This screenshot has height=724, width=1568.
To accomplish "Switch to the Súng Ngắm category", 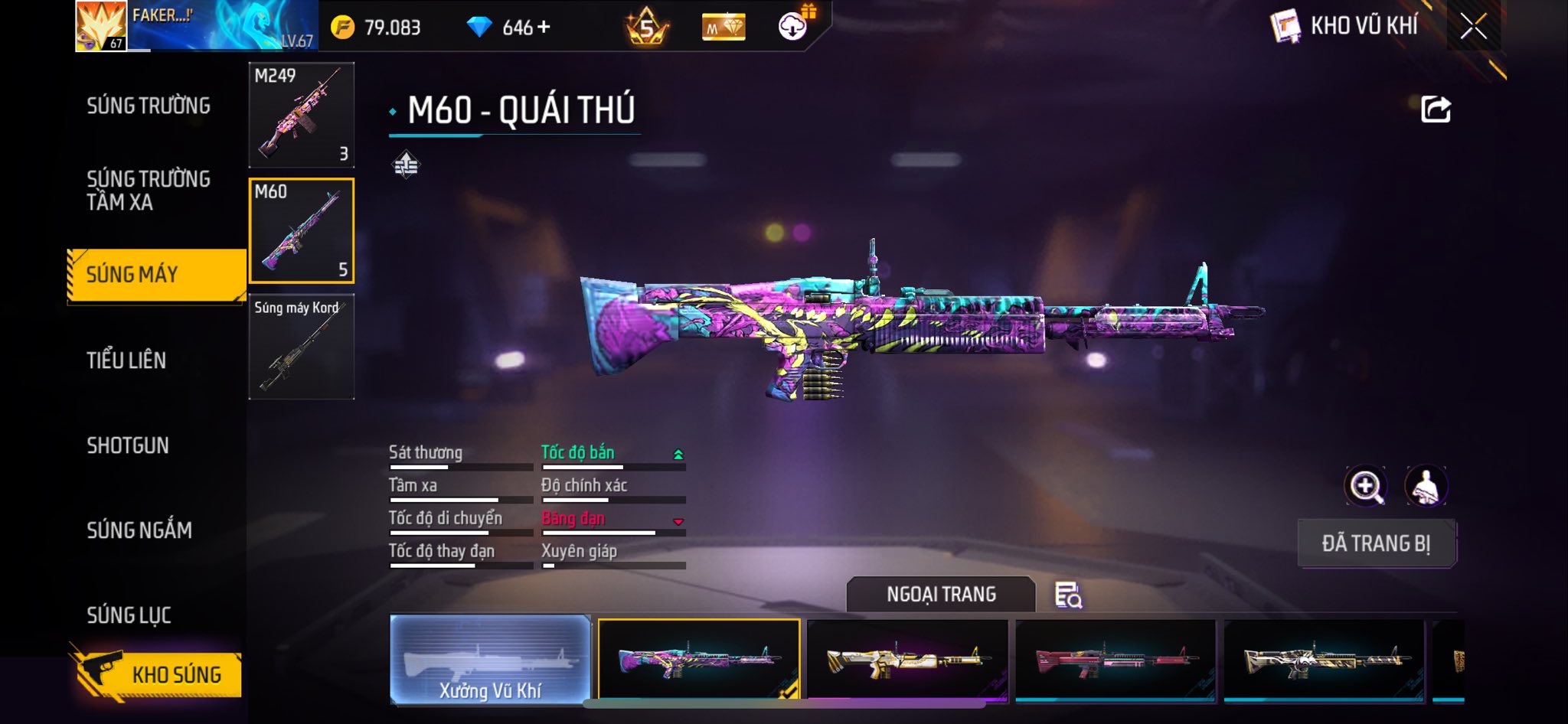I will coord(139,530).
